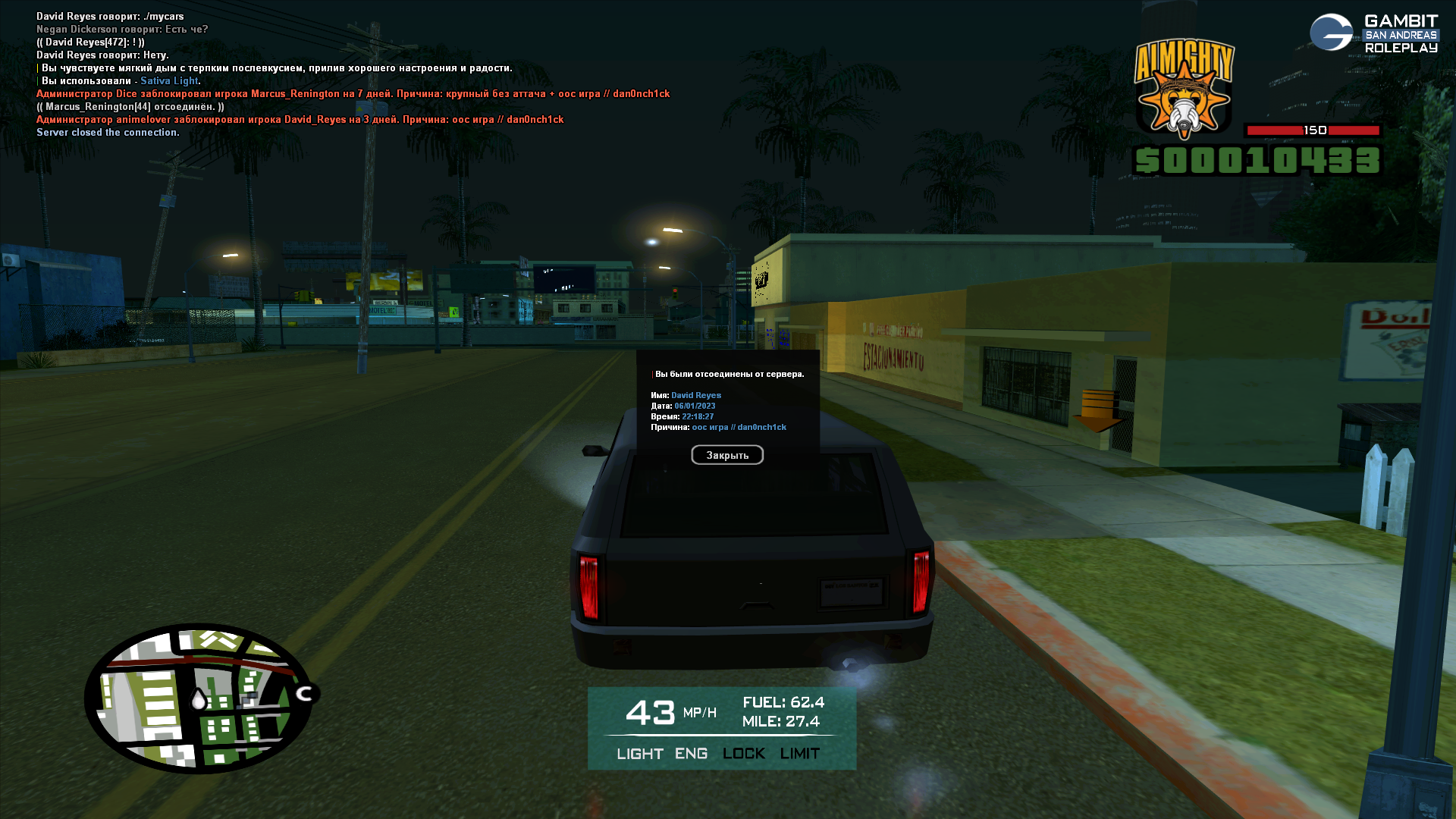Close the disconnect dialog with Закрыть
The image size is (1456, 819).
[x=727, y=455]
